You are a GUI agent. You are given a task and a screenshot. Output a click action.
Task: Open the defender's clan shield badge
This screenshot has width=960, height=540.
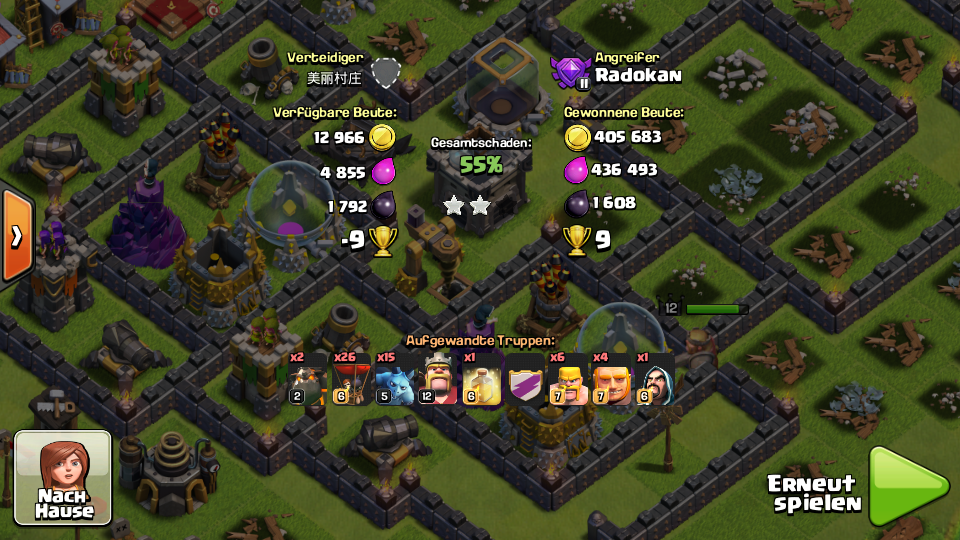385,73
